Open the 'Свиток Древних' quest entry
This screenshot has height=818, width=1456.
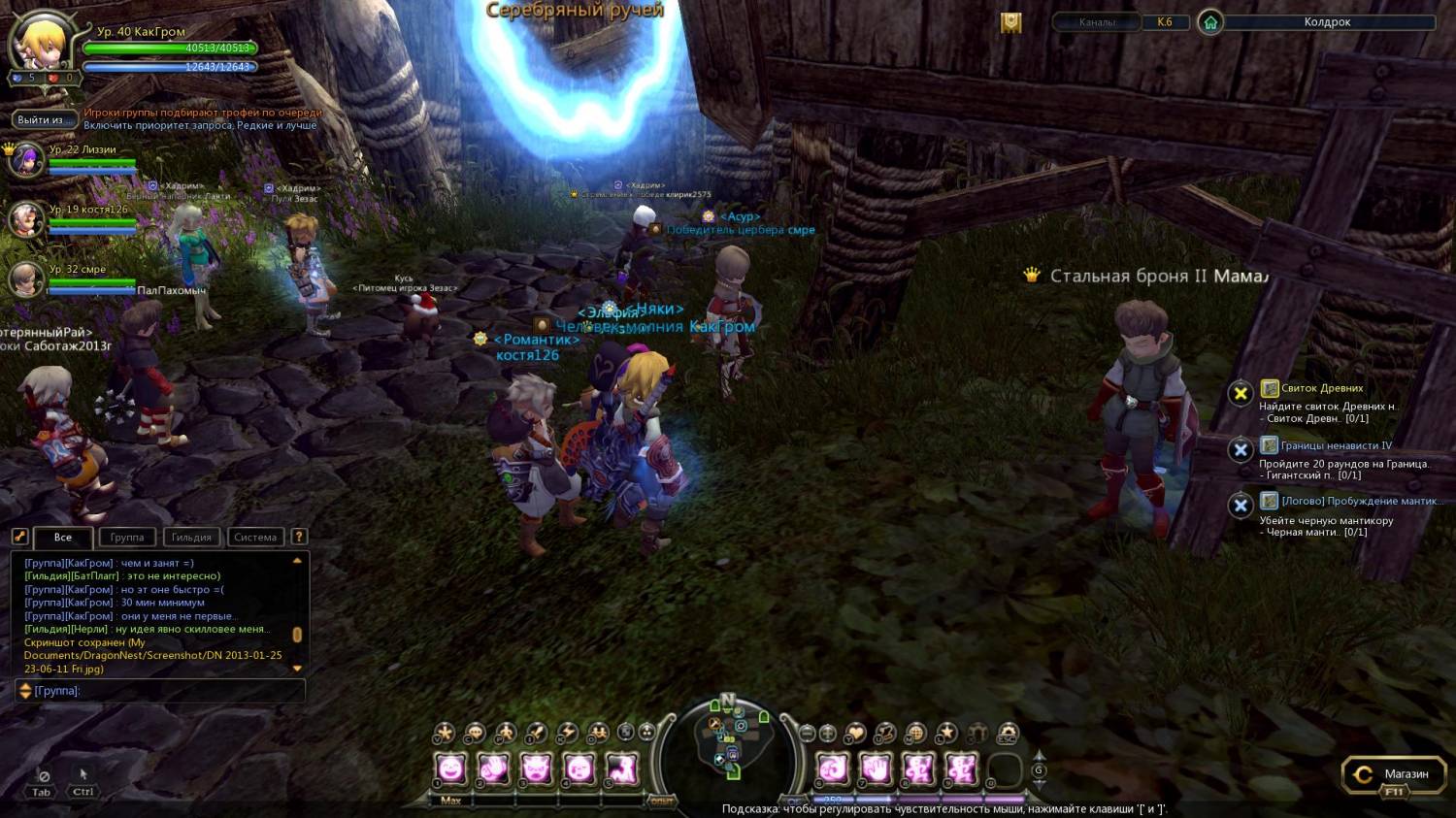(1321, 388)
